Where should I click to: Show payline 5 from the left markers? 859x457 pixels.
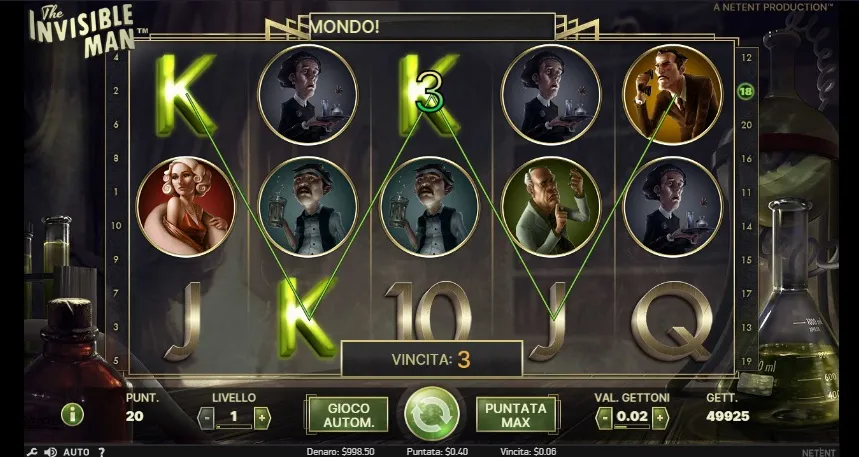pyautogui.click(x=118, y=360)
